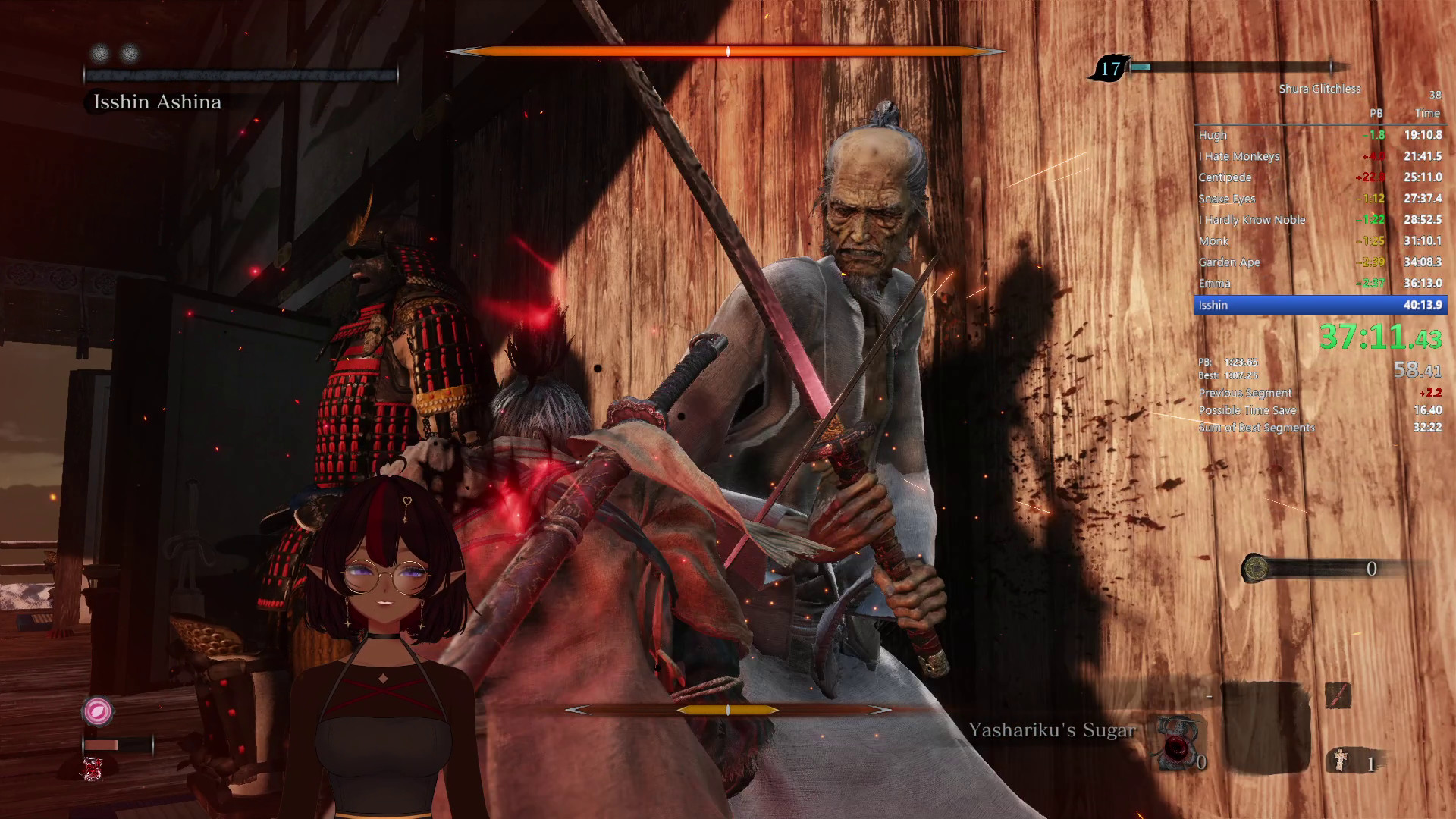Screen dimensions: 1456x819
Task: Select the Yashariku's Sugar quick item slot
Action: point(1178,740)
